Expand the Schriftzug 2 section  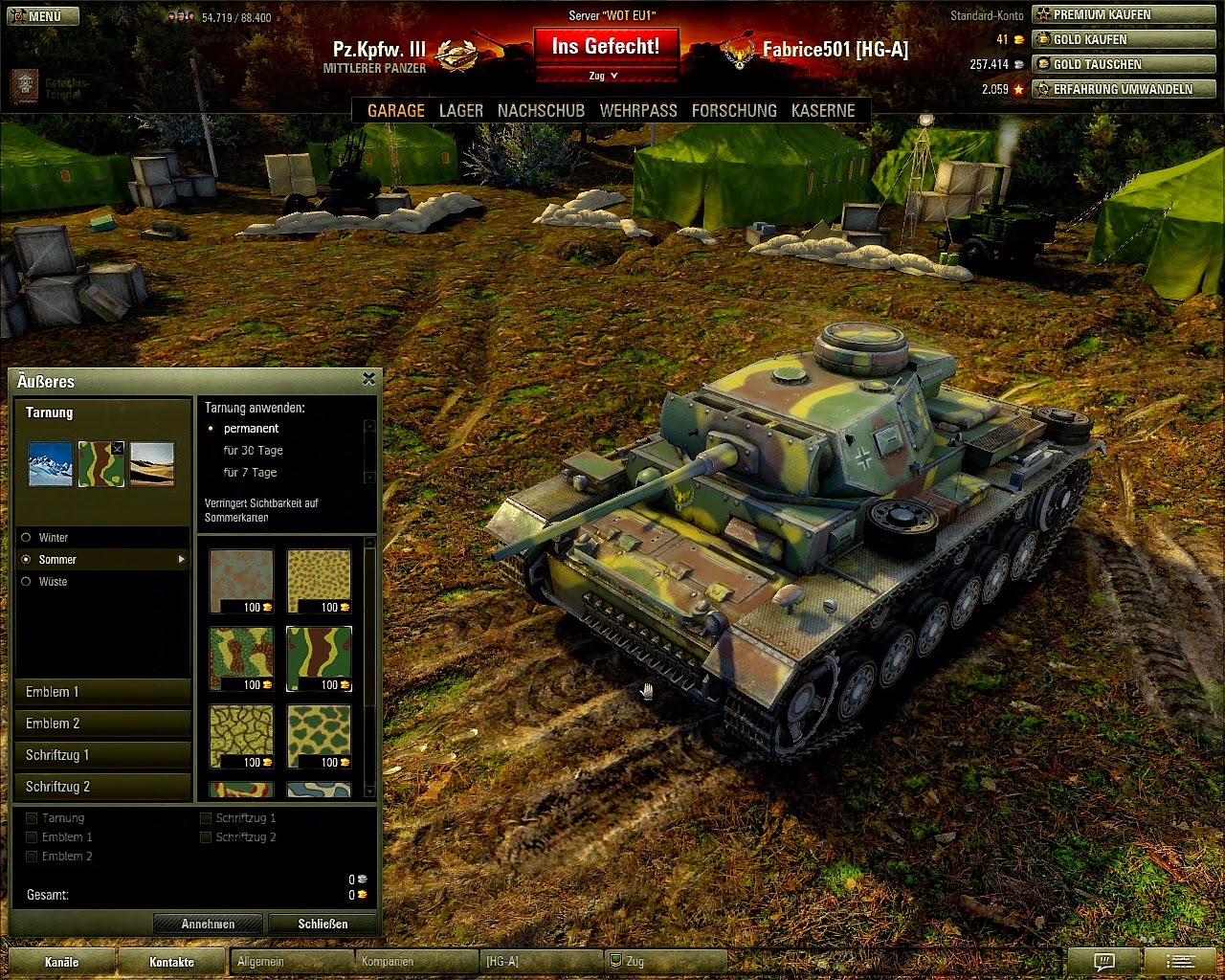(102, 786)
